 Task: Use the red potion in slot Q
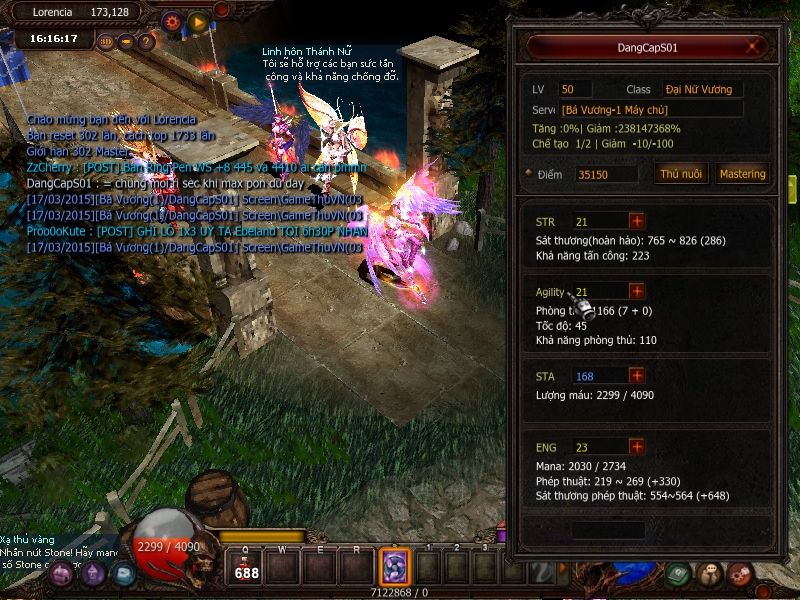tap(246, 568)
